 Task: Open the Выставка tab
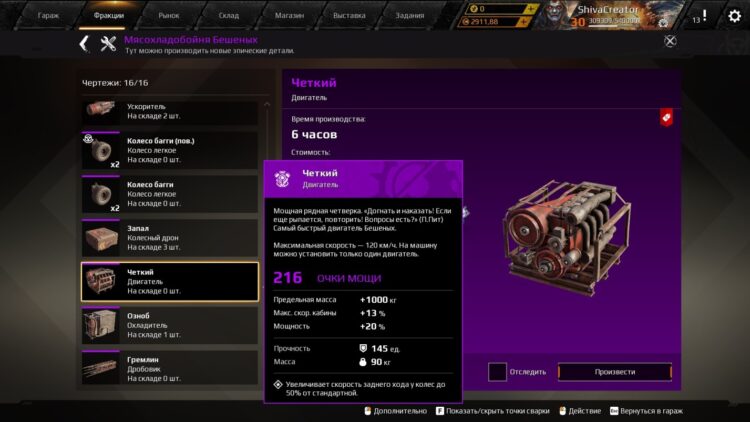click(x=349, y=16)
